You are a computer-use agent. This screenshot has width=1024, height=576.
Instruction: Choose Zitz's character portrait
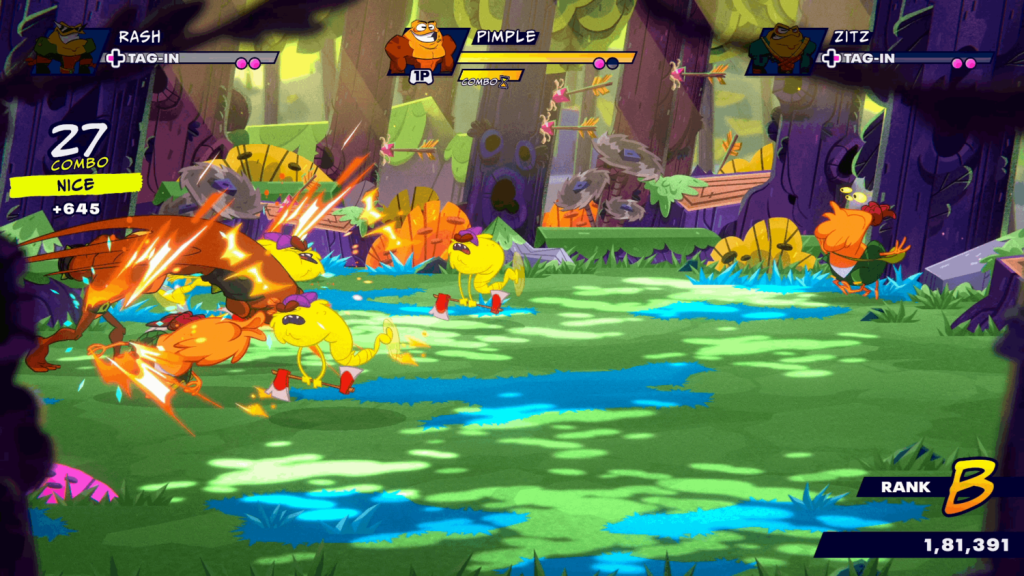[784, 51]
